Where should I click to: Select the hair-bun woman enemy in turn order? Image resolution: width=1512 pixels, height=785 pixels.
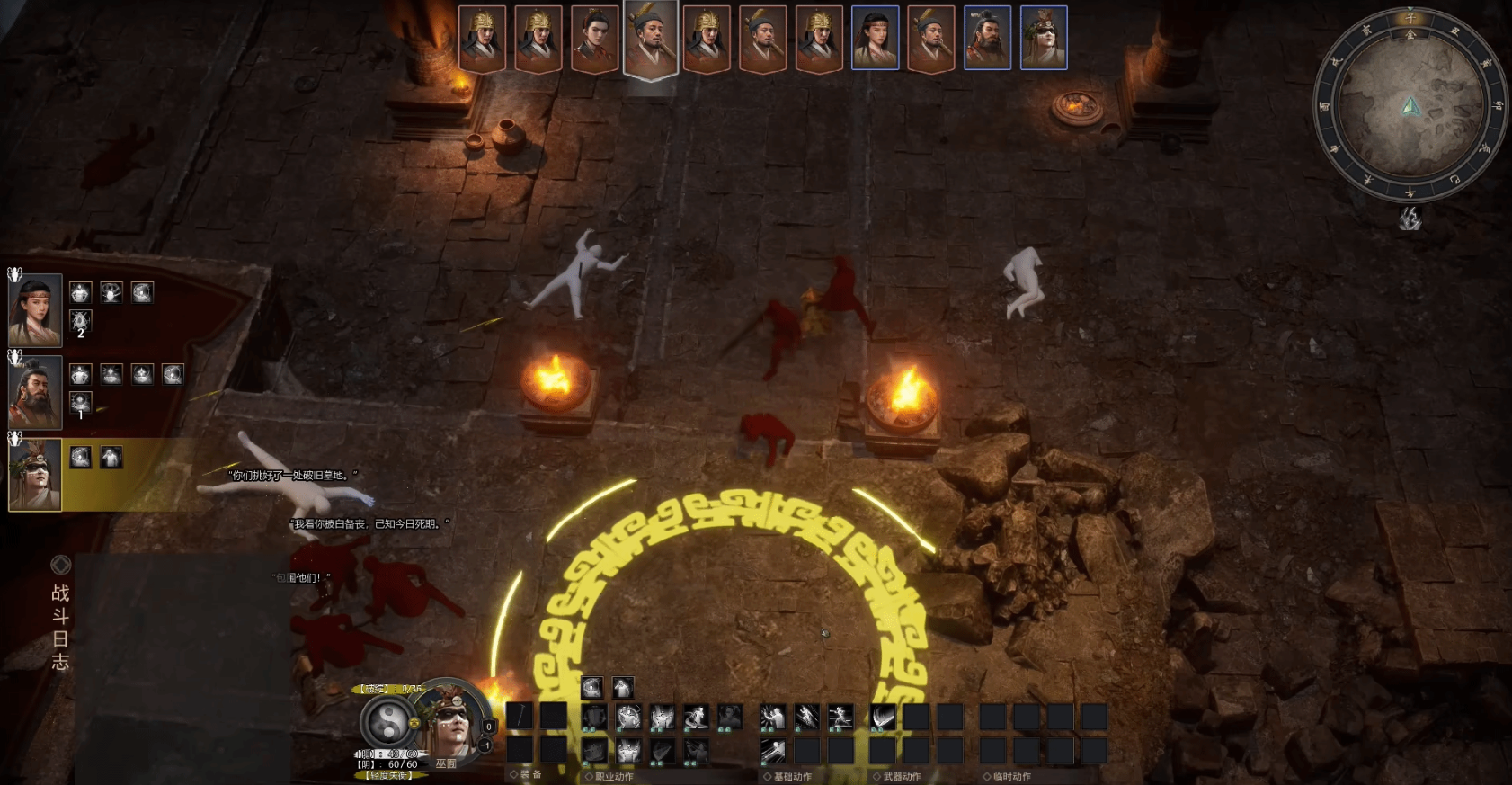pyautogui.click(x=594, y=39)
